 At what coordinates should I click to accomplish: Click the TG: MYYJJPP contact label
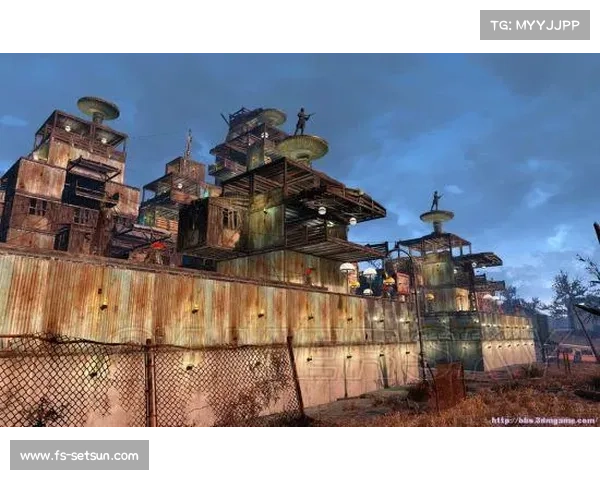click(x=535, y=24)
